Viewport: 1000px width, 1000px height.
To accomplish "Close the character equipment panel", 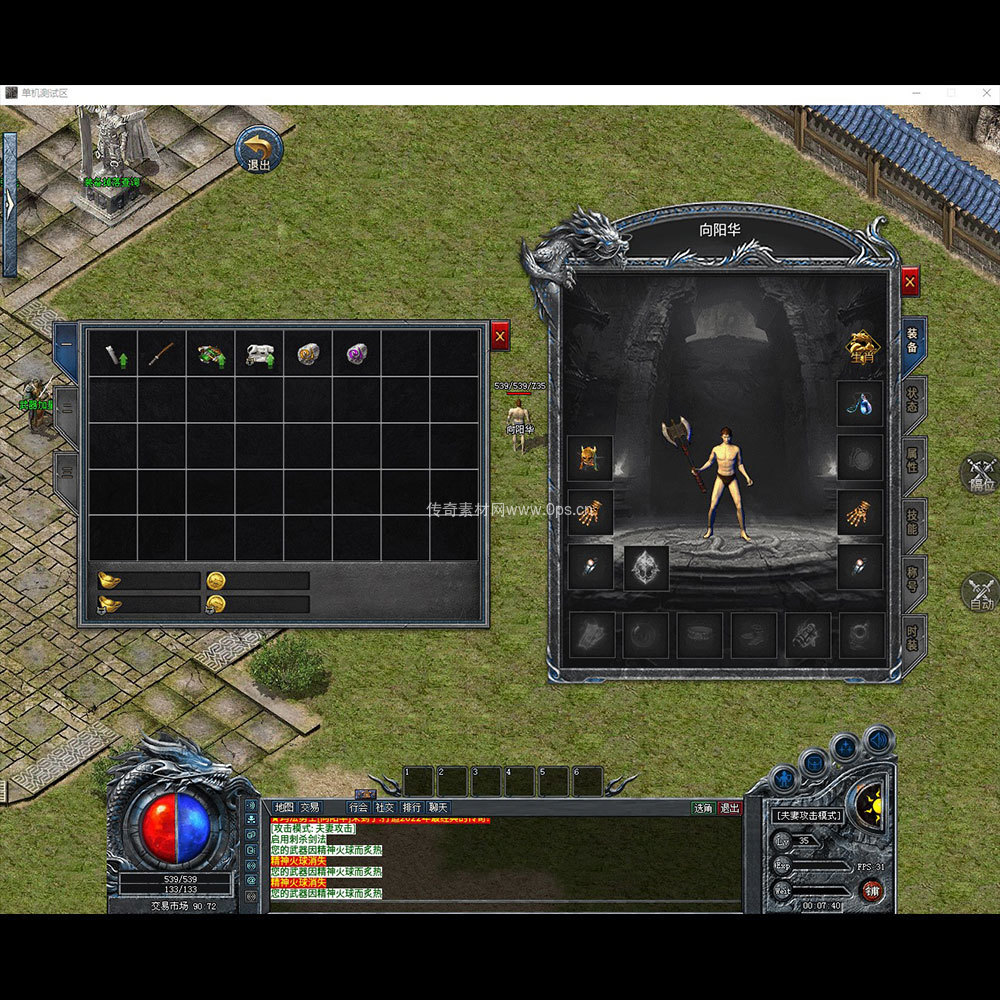I will (x=909, y=283).
